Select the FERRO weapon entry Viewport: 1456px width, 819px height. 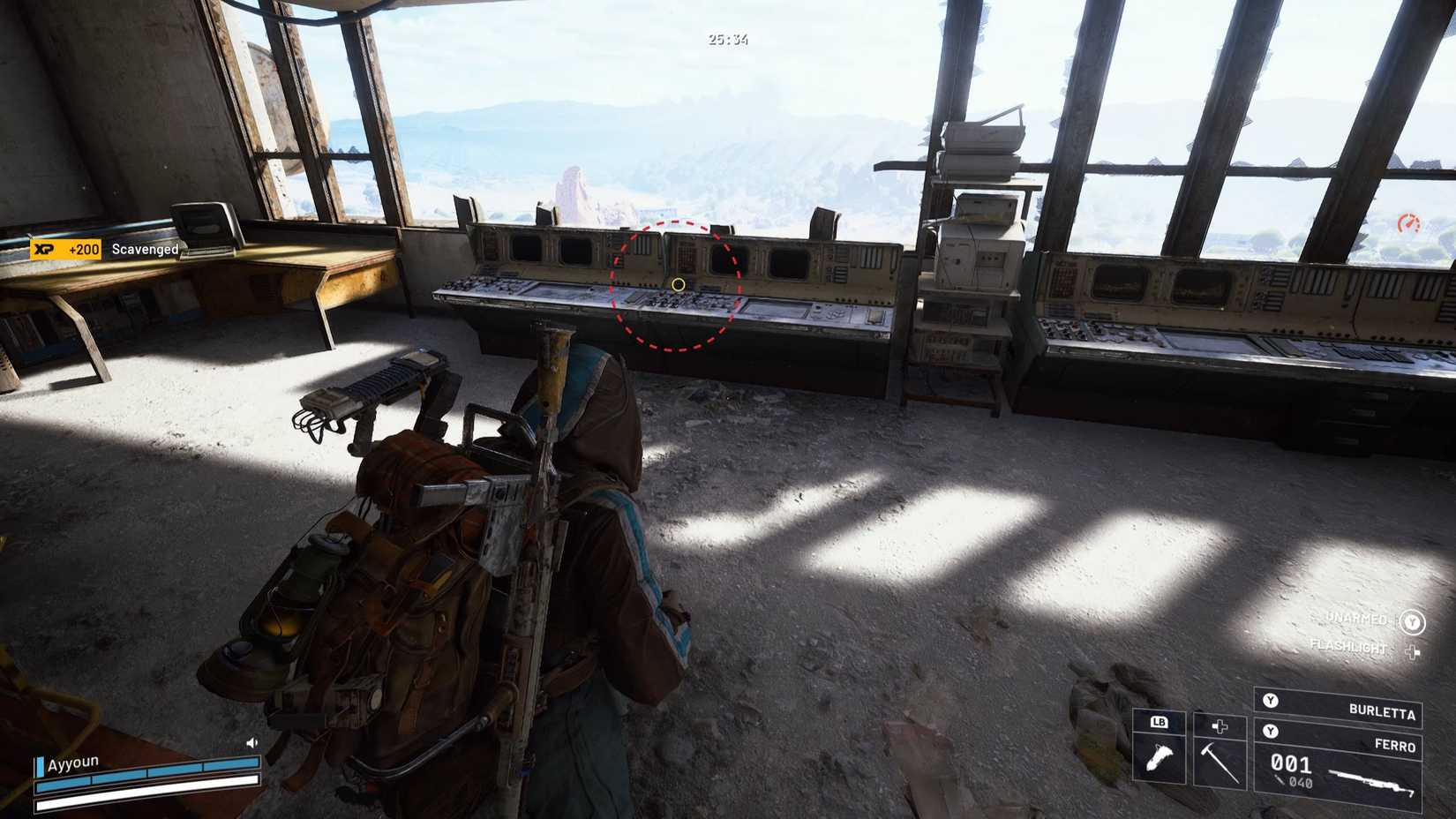point(1394,745)
